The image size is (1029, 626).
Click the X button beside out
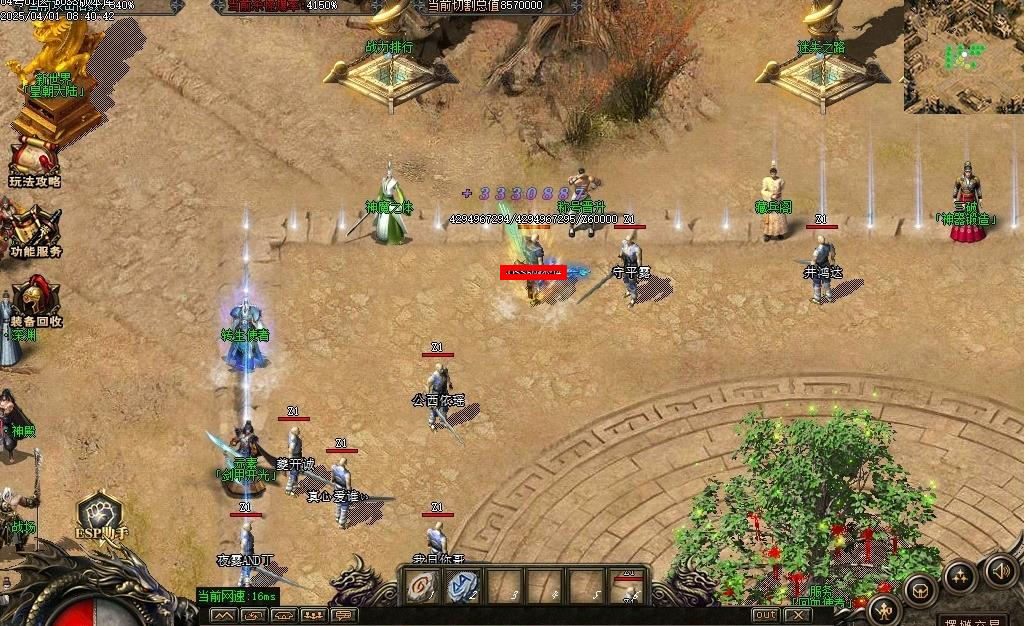798,615
